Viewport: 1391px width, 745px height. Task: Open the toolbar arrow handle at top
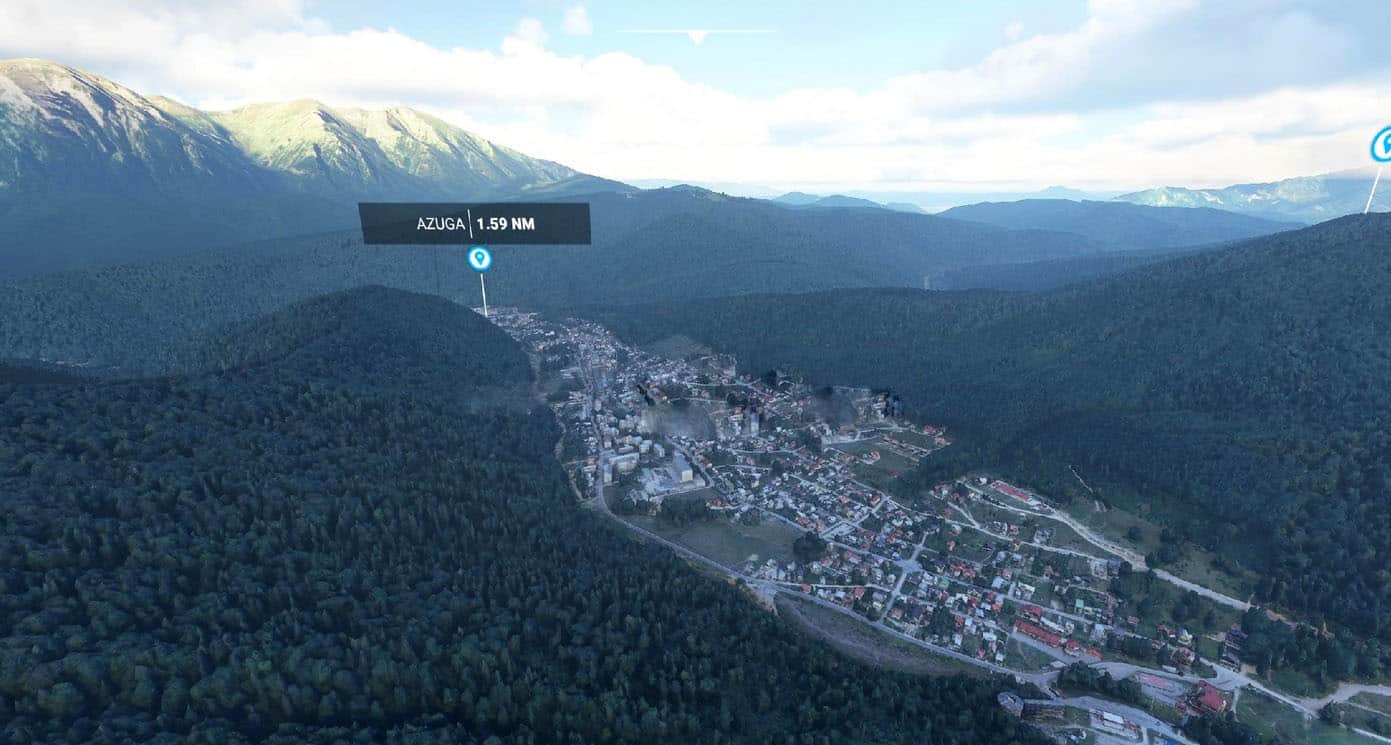(697, 36)
